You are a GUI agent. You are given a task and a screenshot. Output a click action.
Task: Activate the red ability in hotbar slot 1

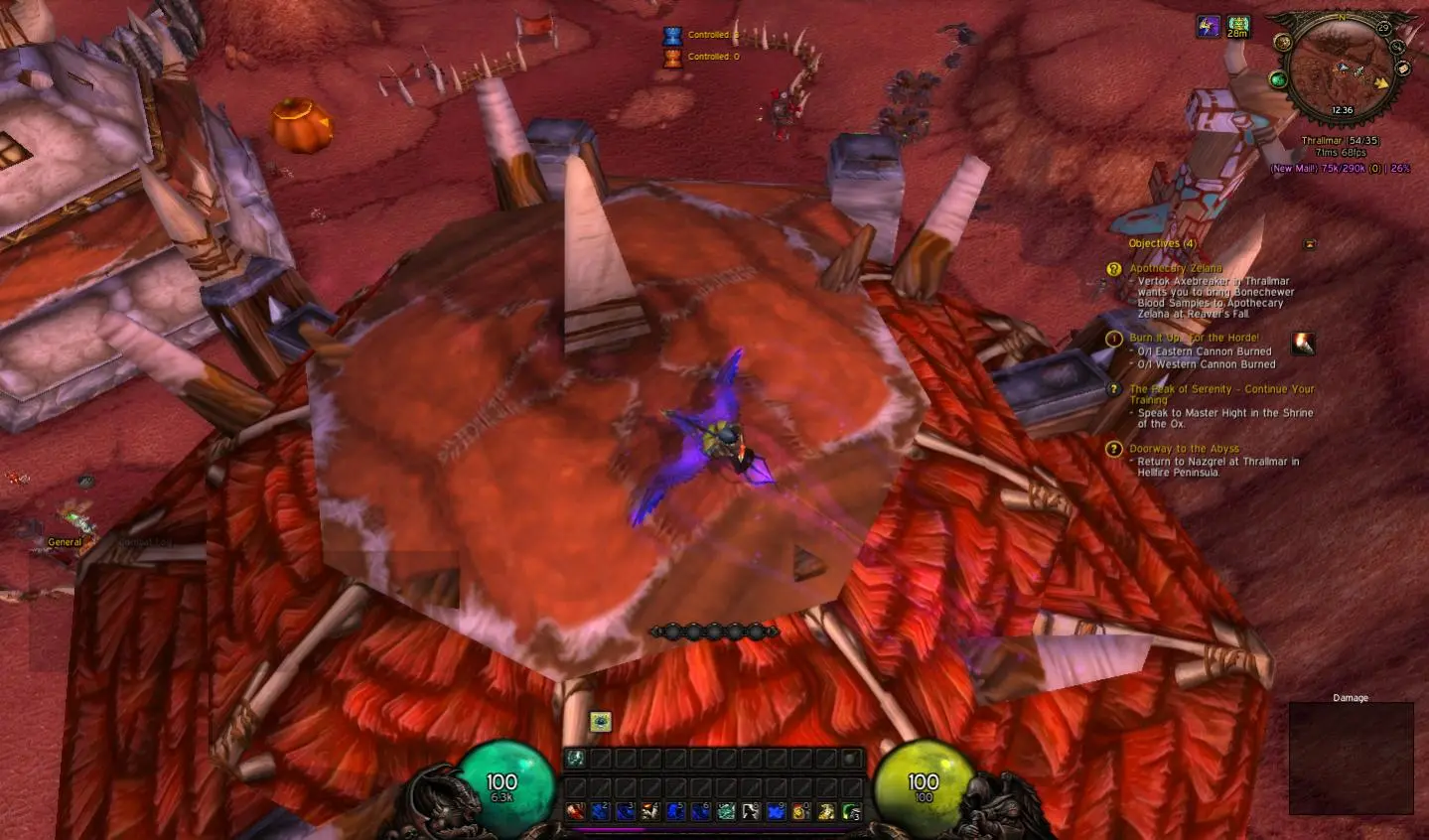(575, 811)
